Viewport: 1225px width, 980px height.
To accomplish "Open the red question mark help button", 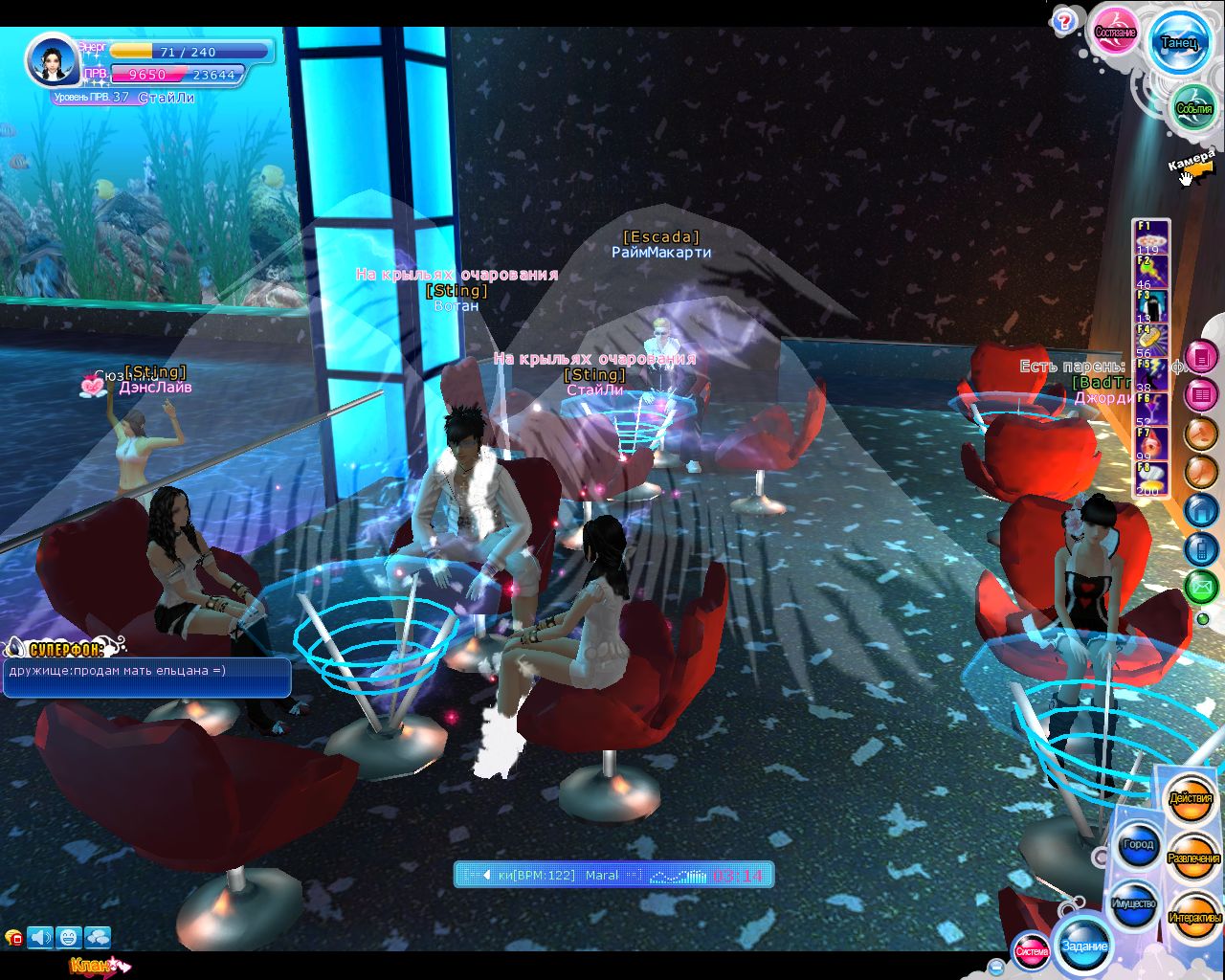I will [1063, 22].
